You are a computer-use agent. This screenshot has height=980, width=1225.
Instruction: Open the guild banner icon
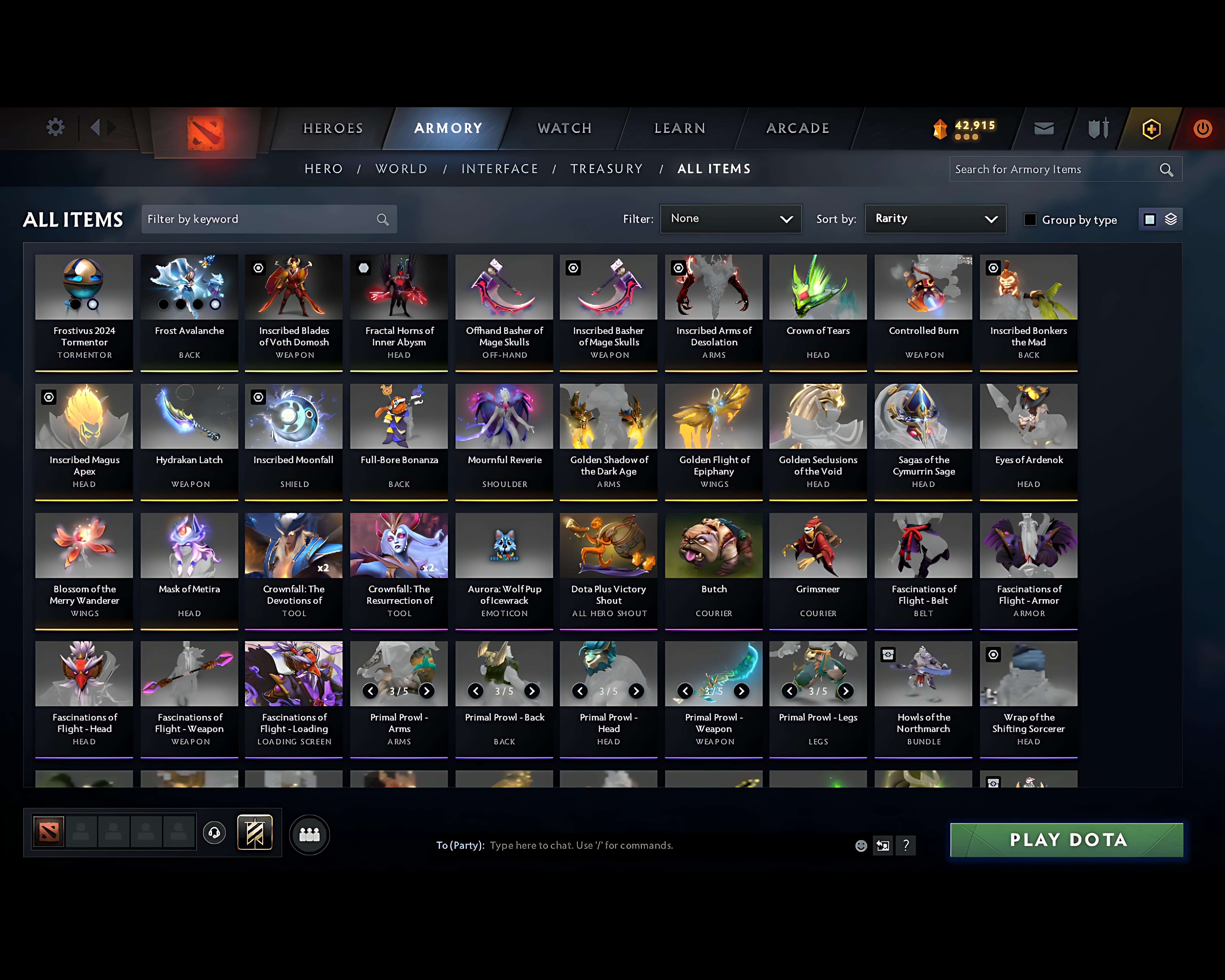tap(255, 832)
